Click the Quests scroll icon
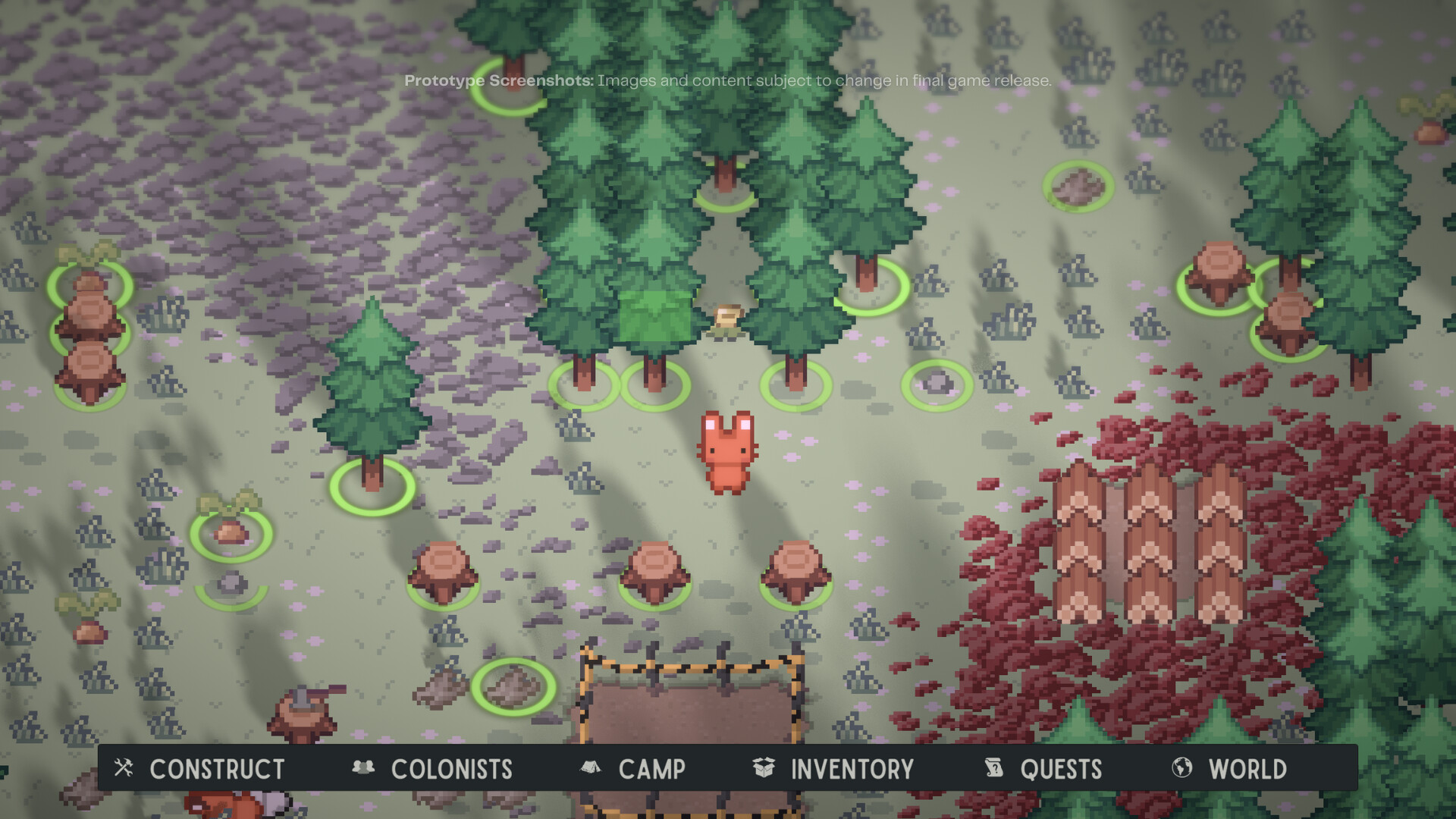1456x819 pixels. coord(993,768)
